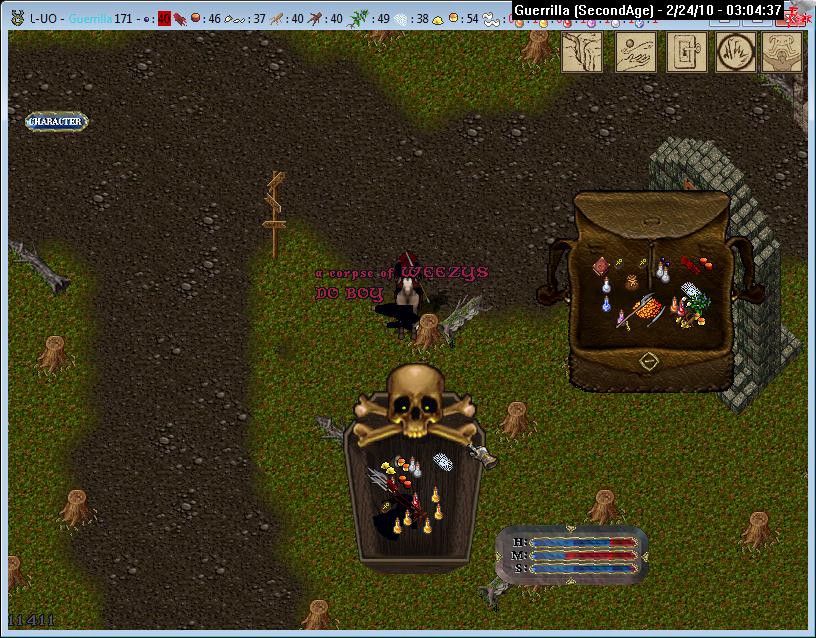Cast the hand-and-orb spell icon

[635, 52]
